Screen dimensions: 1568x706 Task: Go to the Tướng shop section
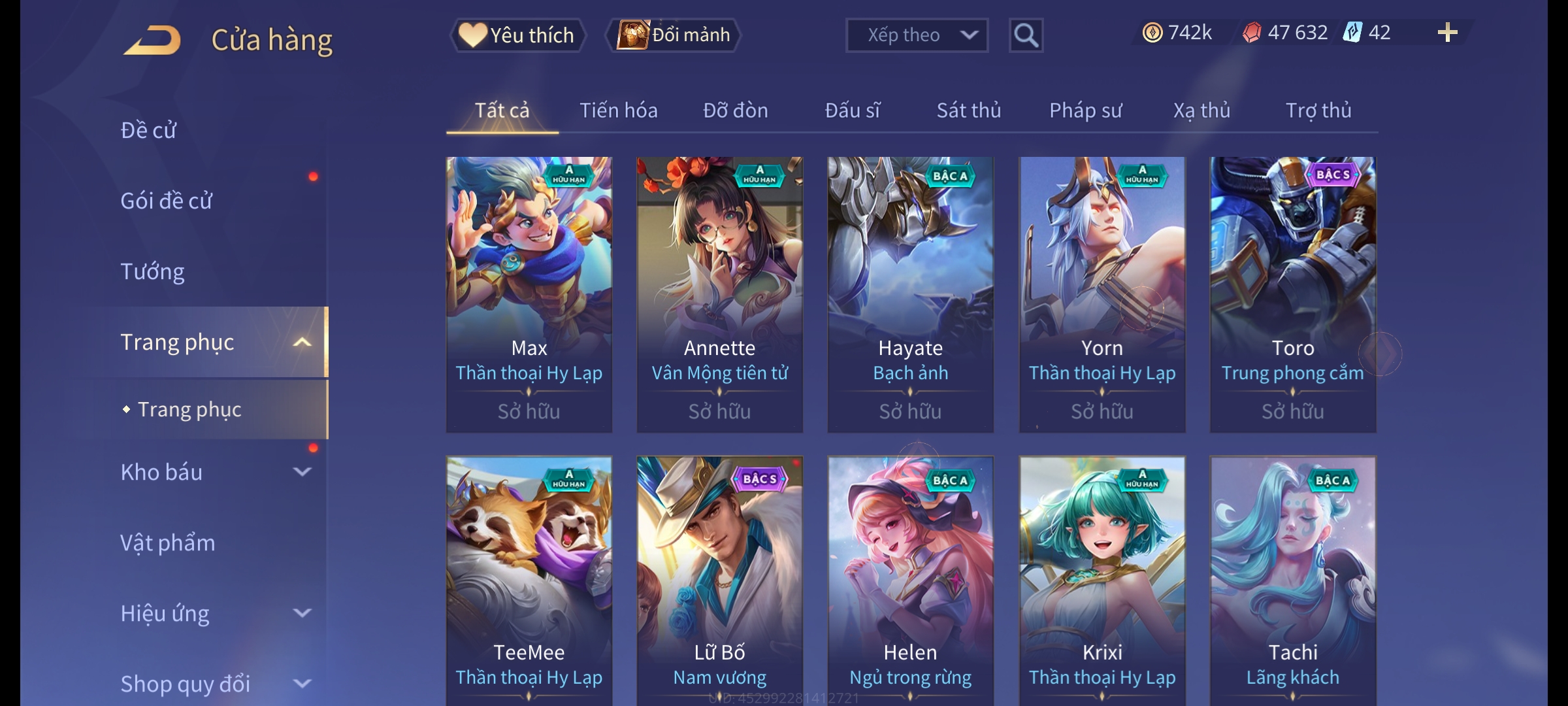click(153, 271)
